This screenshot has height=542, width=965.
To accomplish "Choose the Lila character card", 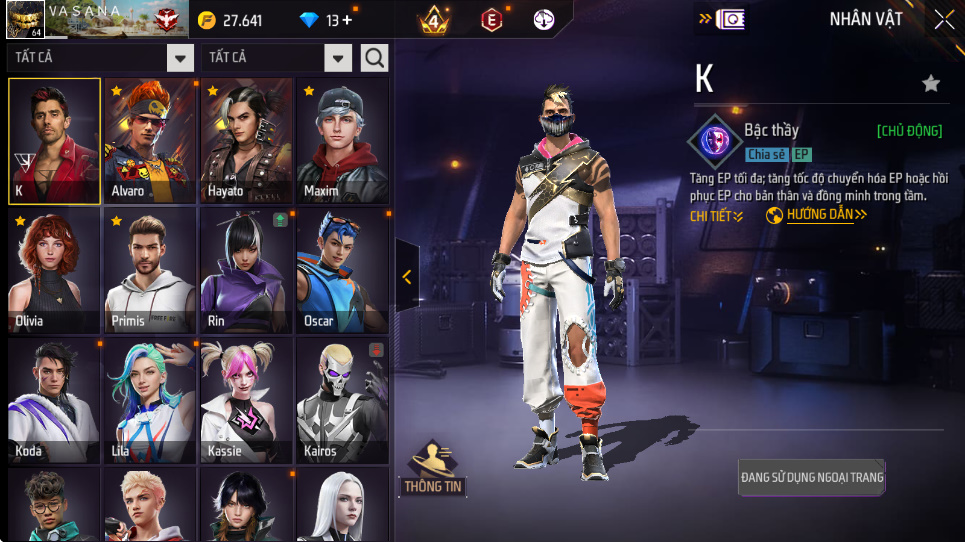I will pos(151,401).
